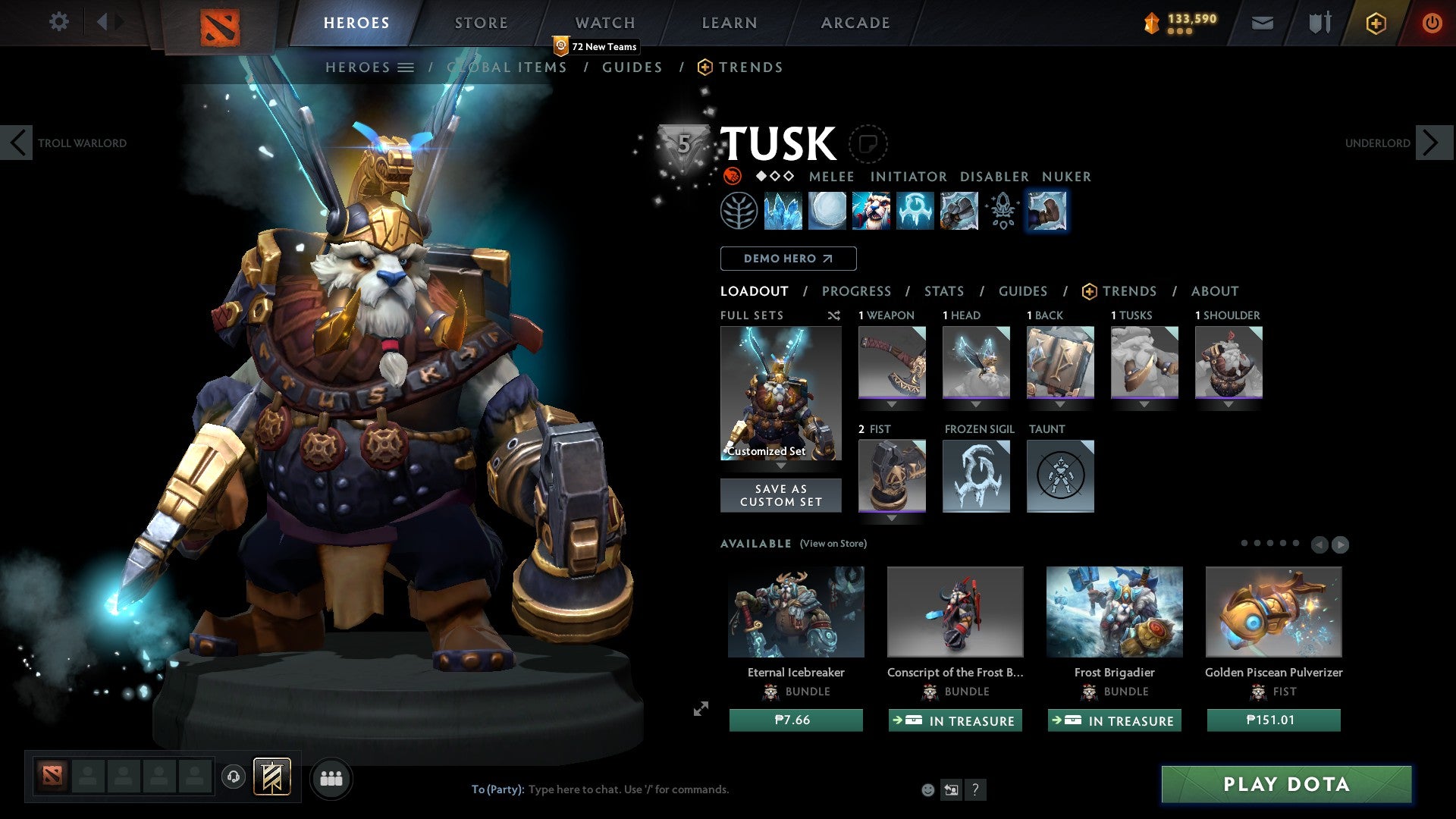Screen dimensions: 1456x819
Task: Open the PROGRESS tab in the loadout section
Action: tap(857, 291)
